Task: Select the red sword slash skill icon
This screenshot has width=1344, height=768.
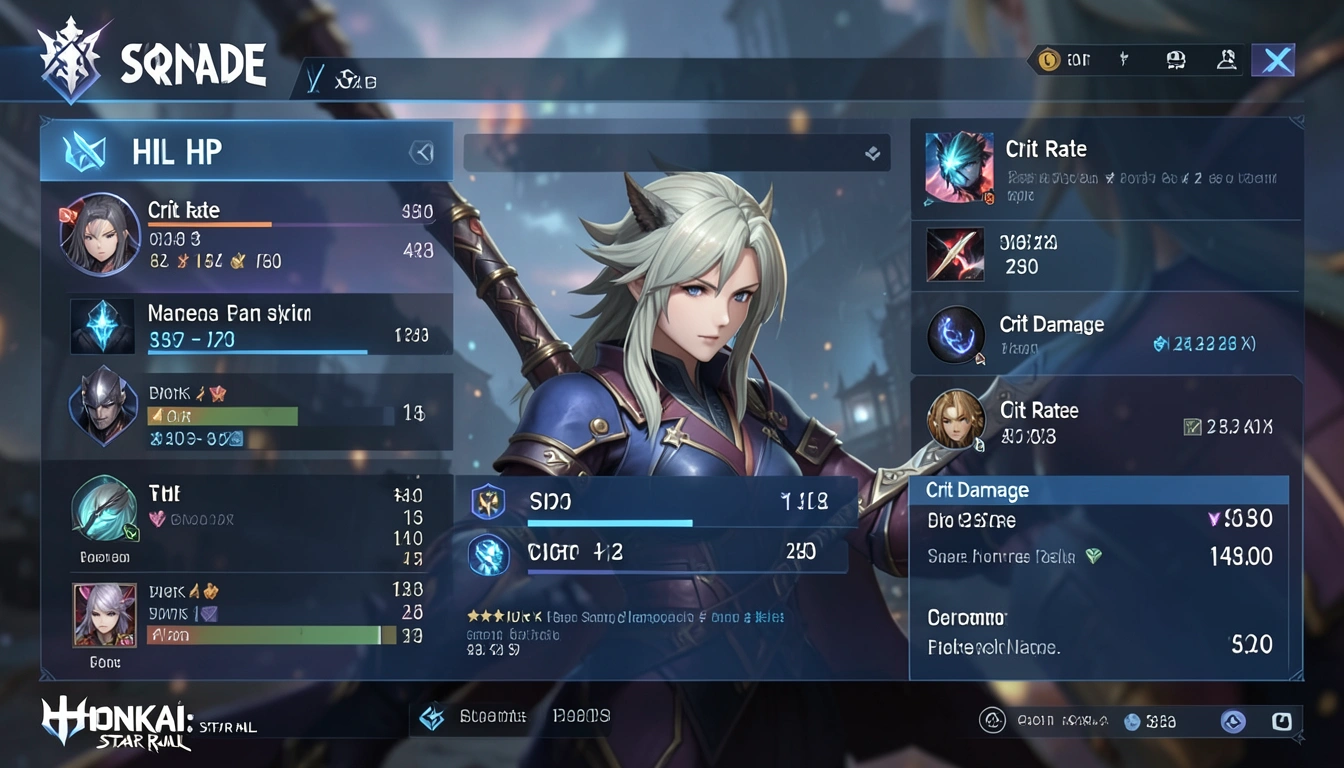Action: 955,254
